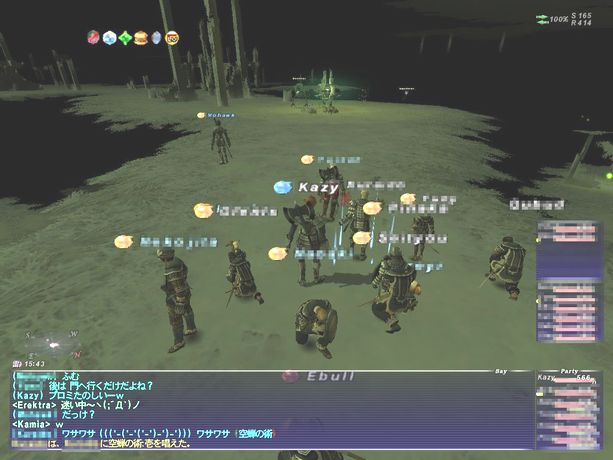Select the light blue crystal status icon
Viewport: 613px width, 460px height.
tap(109, 38)
